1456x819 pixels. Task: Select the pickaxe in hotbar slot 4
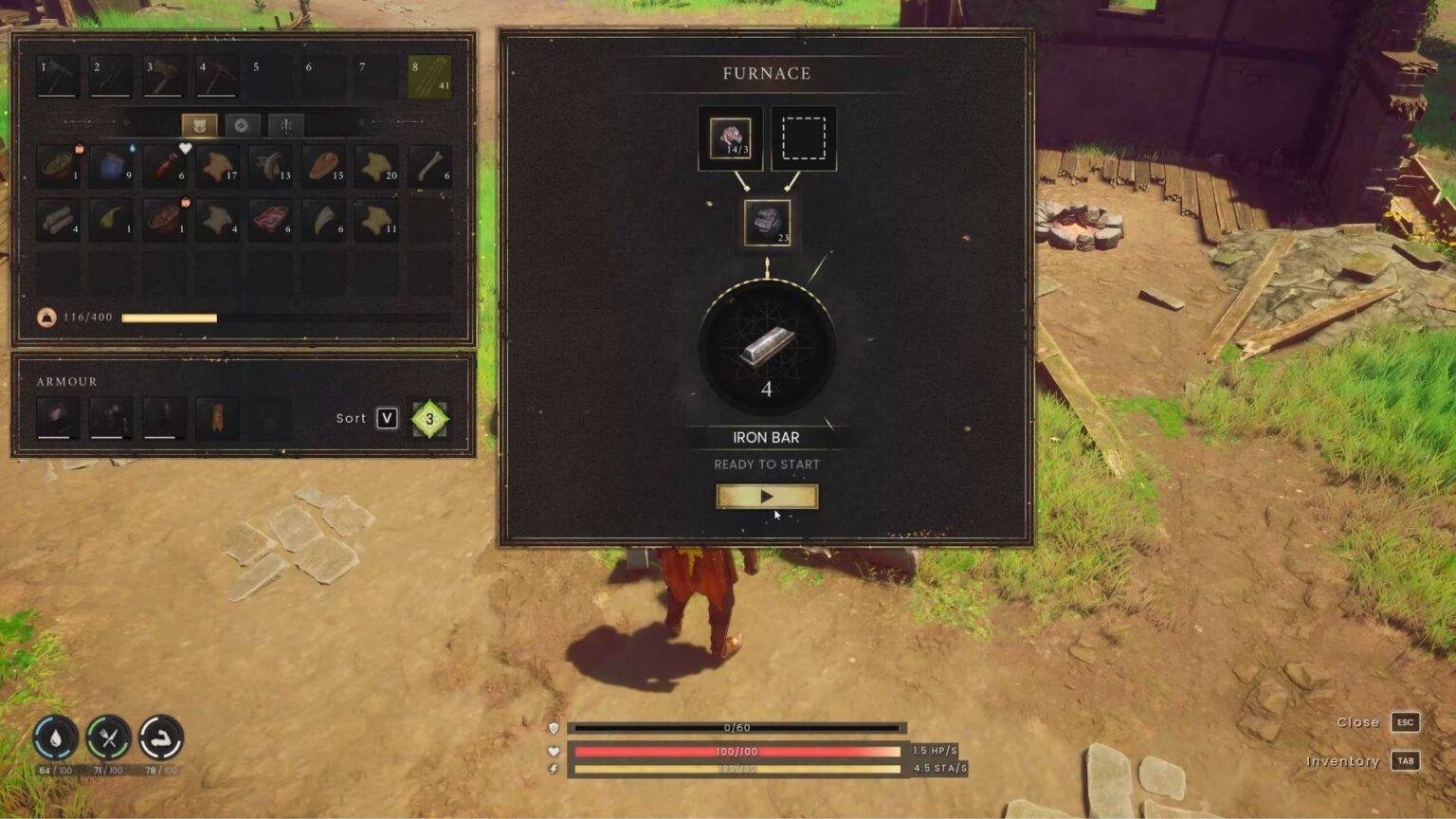217,76
